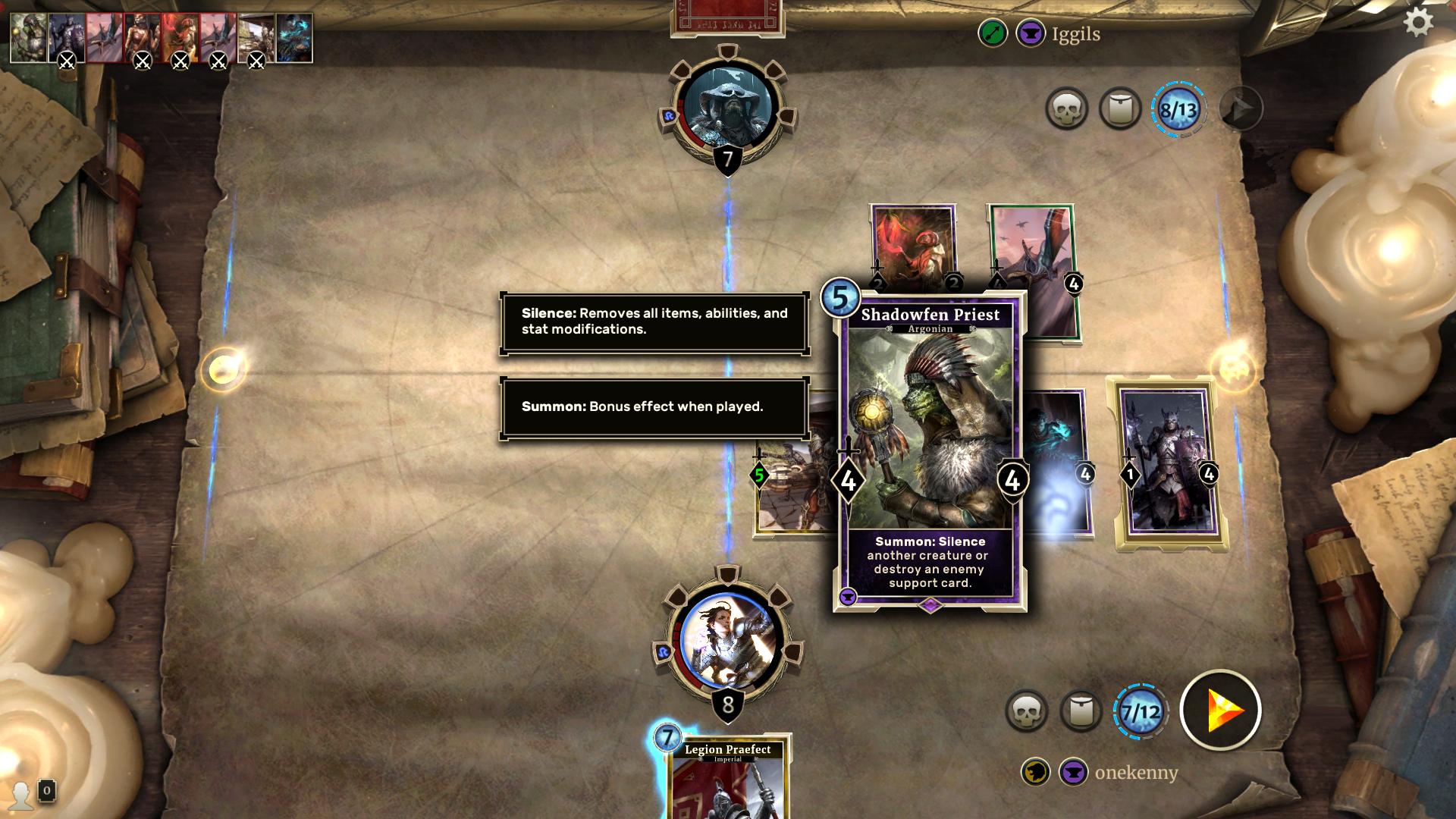Open the last history thumbnail with blue glowing figure
The image size is (1456, 819).
[294, 37]
